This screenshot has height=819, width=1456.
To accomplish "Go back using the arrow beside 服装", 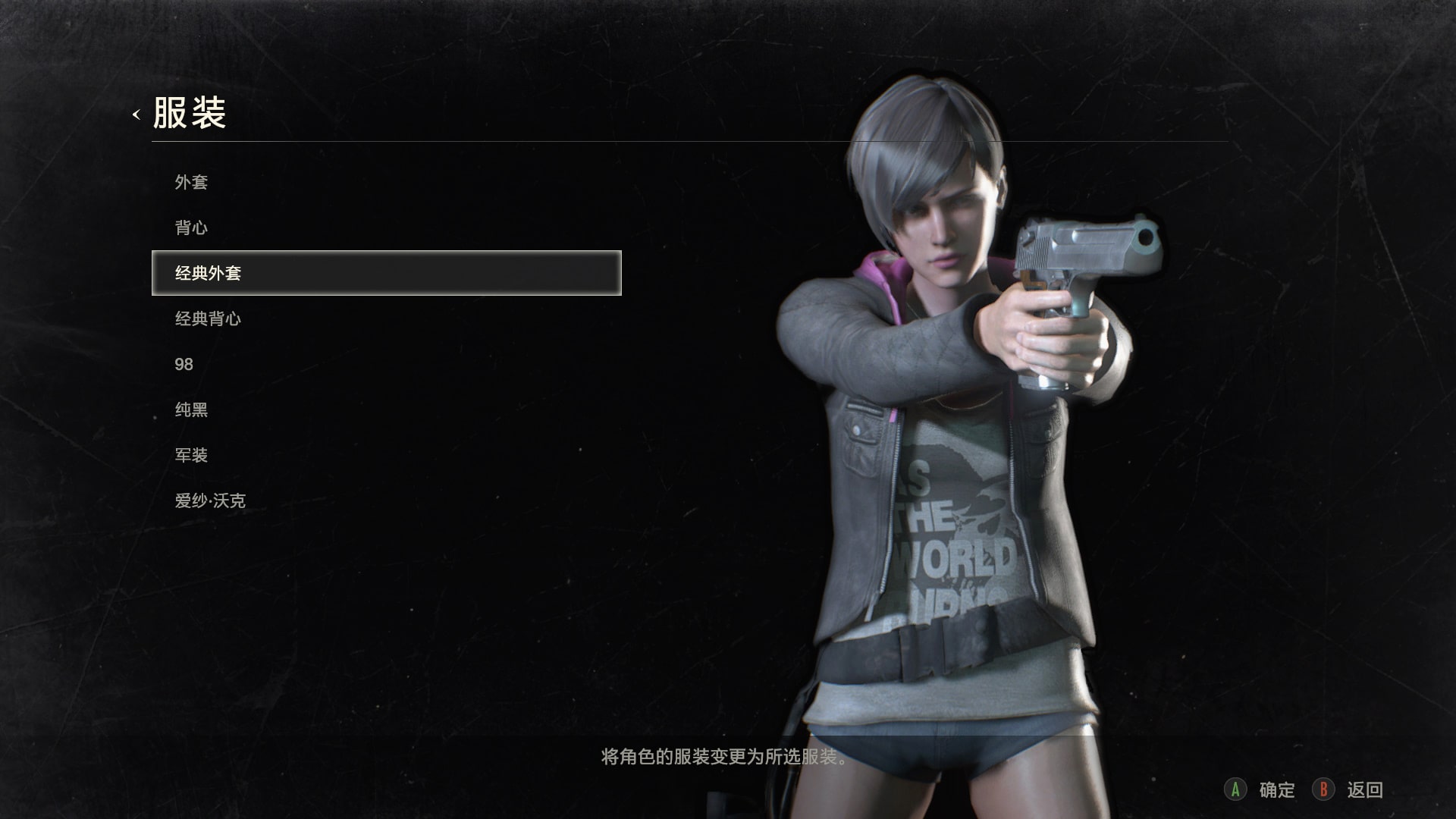I will (136, 115).
